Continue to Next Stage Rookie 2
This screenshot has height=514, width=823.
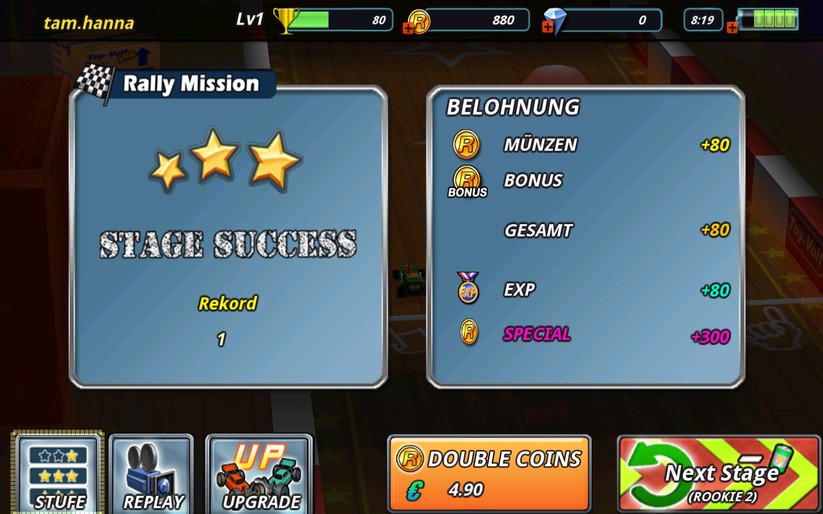(x=718, y=473)
